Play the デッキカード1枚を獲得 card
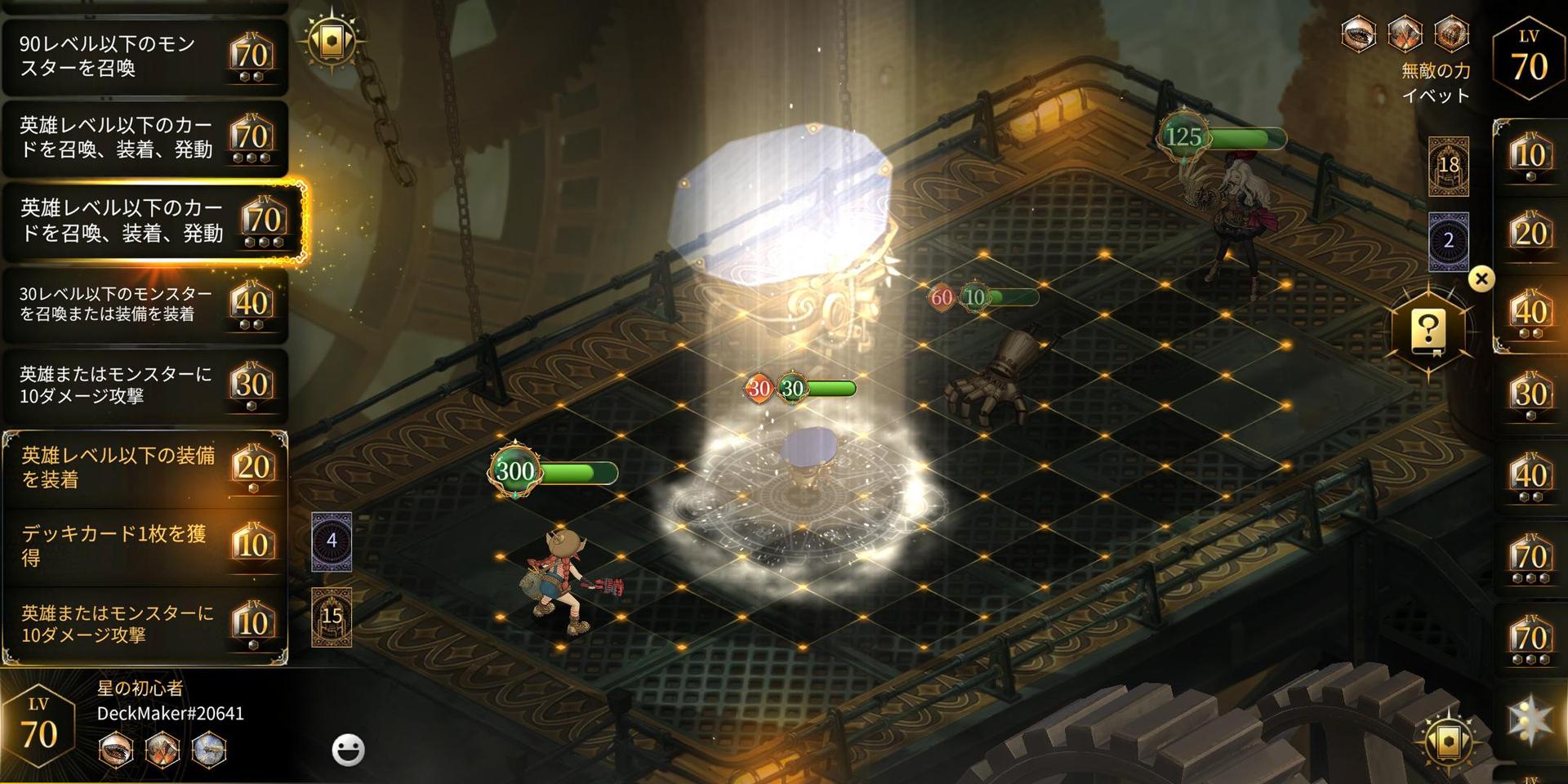Screen dimensions: 1568x784 (x=144, y=546)
